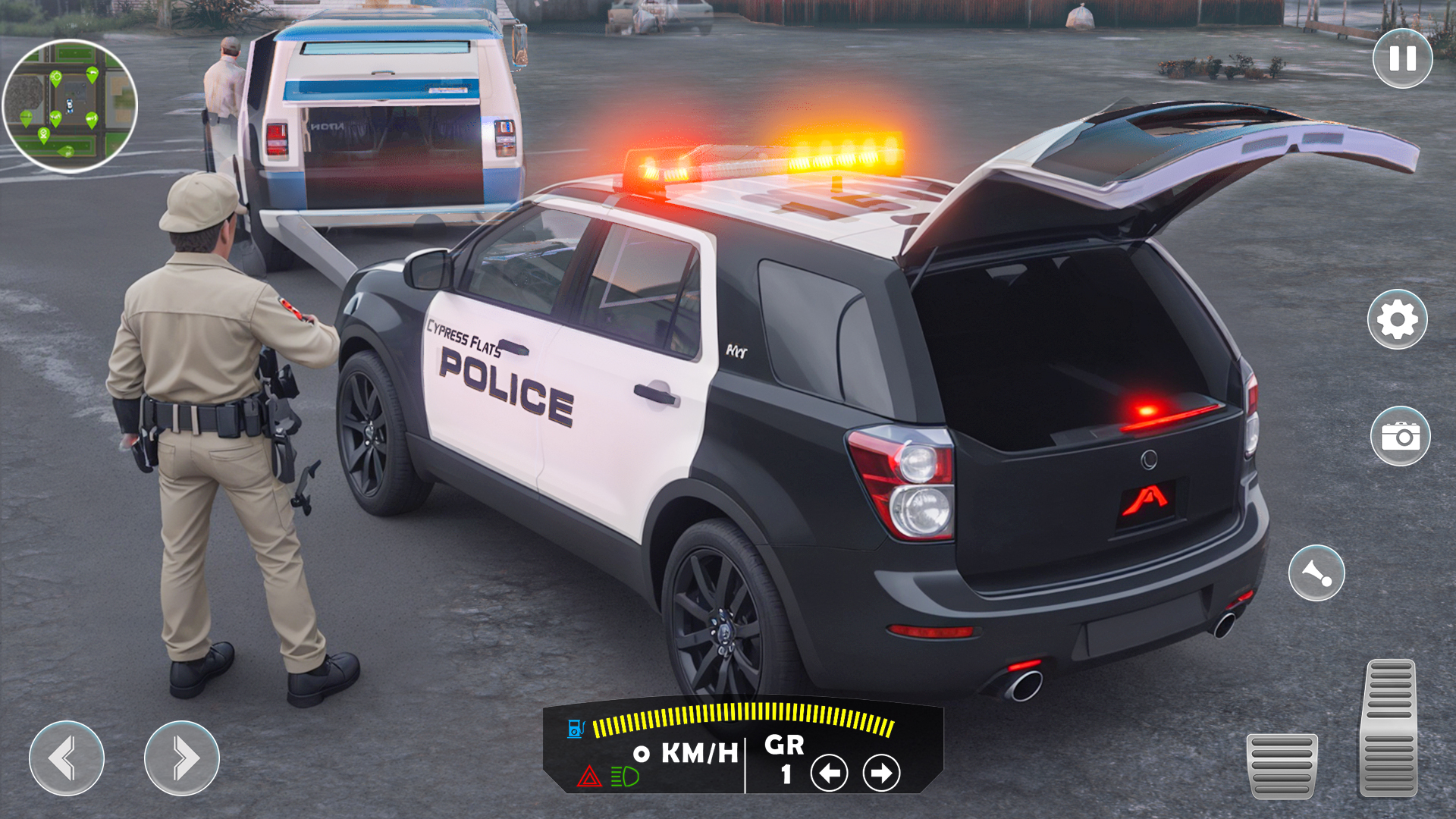This screenshot has width=1456, height=819.
Task: Shift gear down with left gear arrow
Action: pyautogui.click(x=829, y=773)
